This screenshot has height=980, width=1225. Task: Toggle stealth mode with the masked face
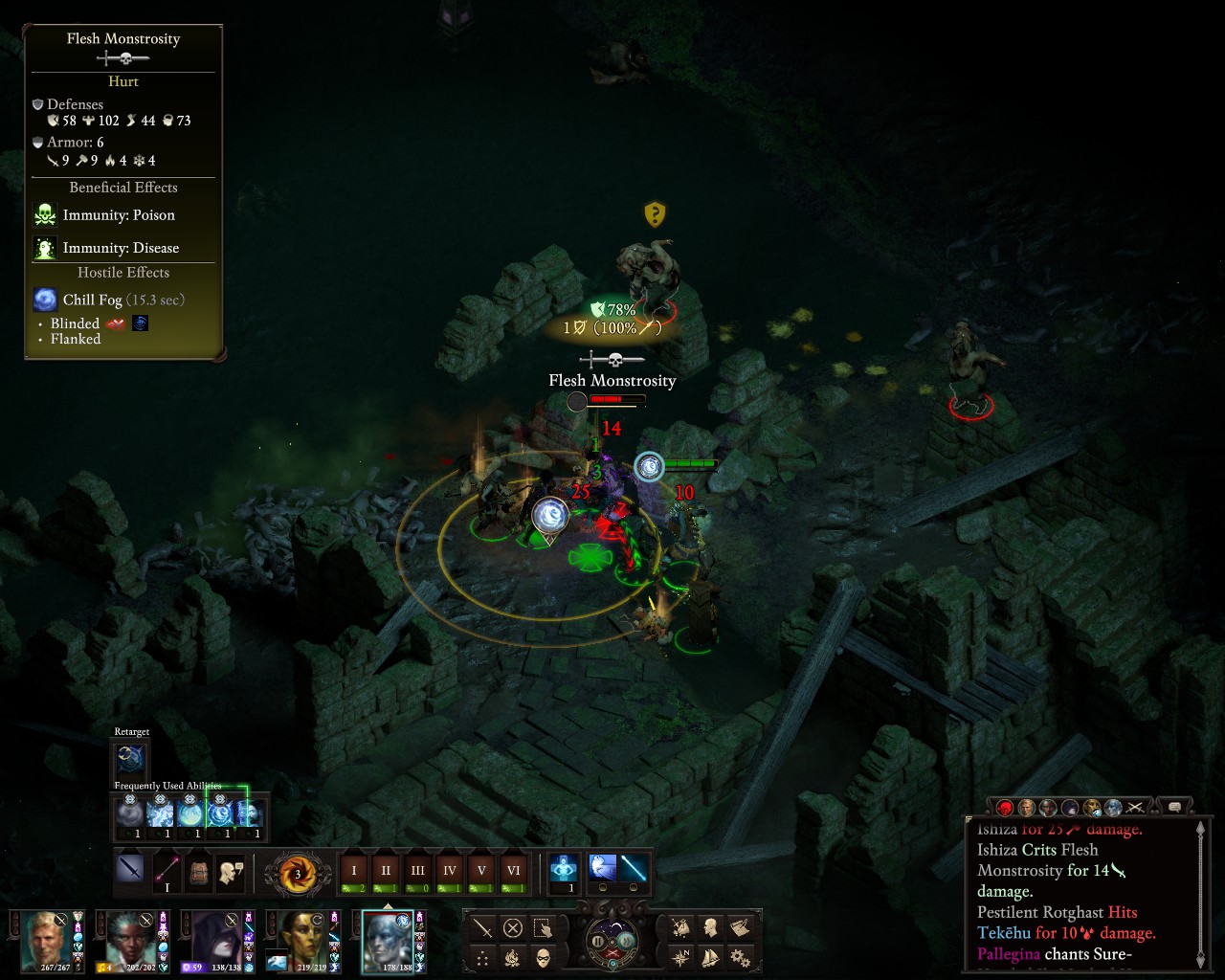[544, 957]
